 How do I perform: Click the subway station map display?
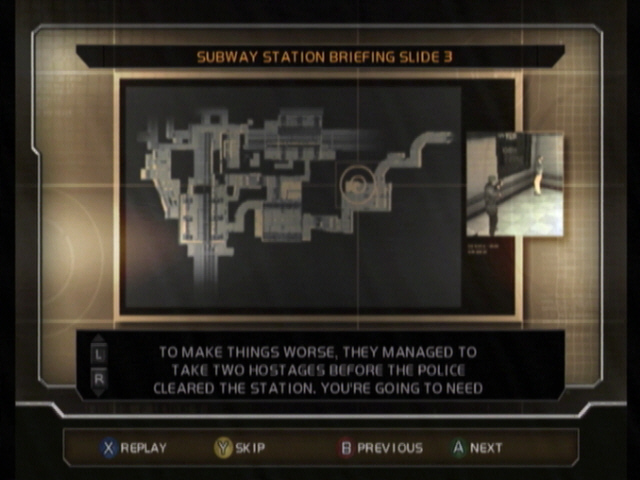[x=291, y=195]
